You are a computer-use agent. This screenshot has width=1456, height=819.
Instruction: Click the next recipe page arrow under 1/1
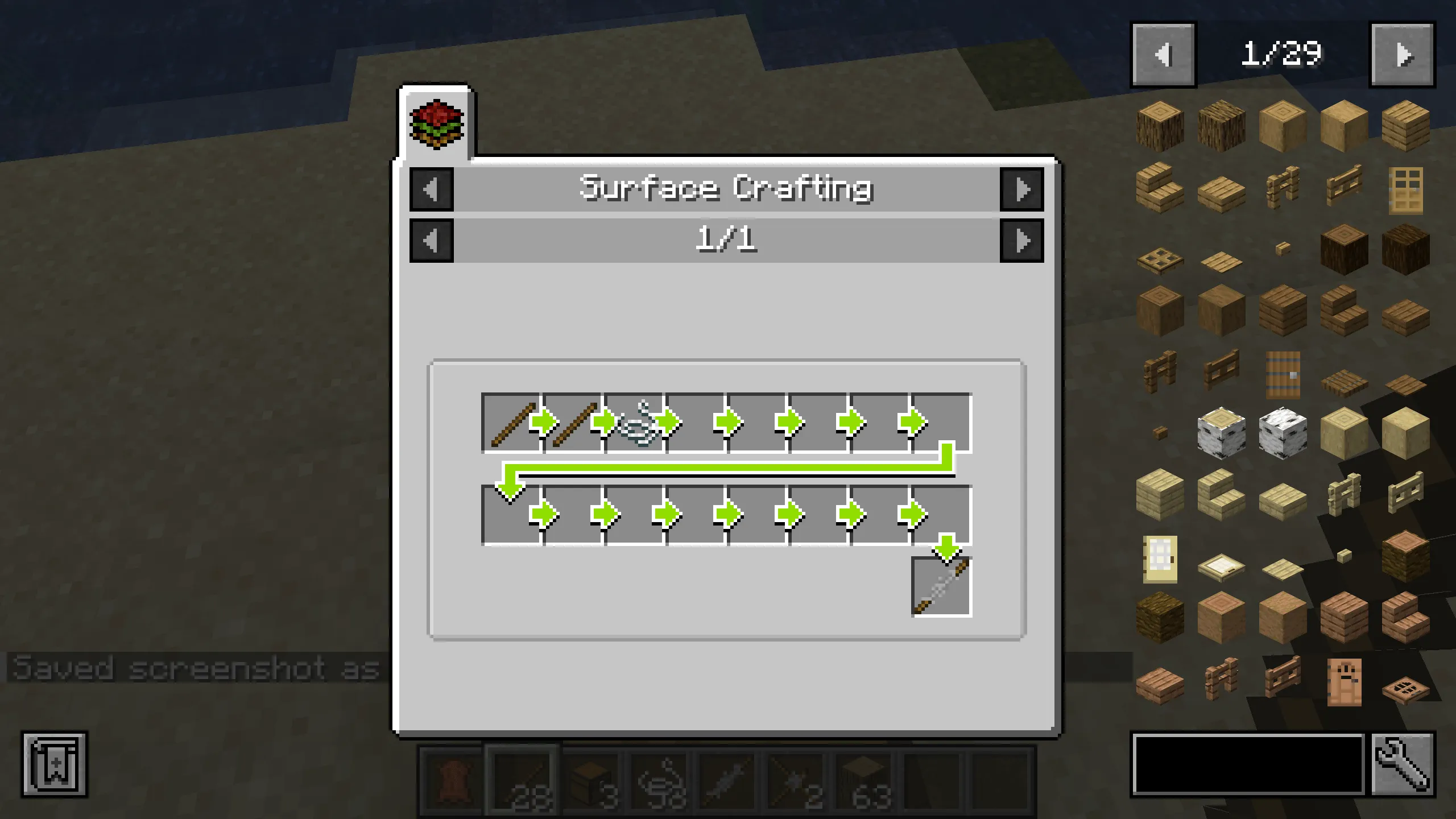1024,241
